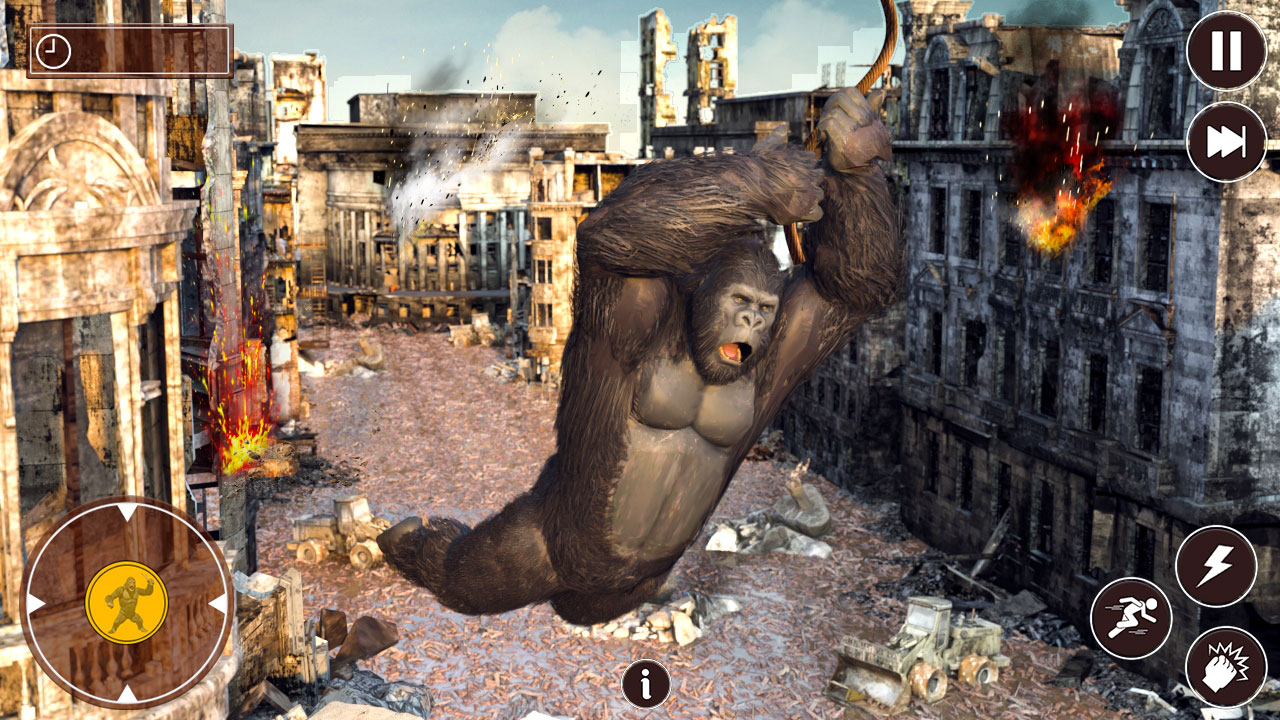Tap the gorilla emblem at joystick center
The width and height of the screenshot is (1280, 720).
click(128, 600)
